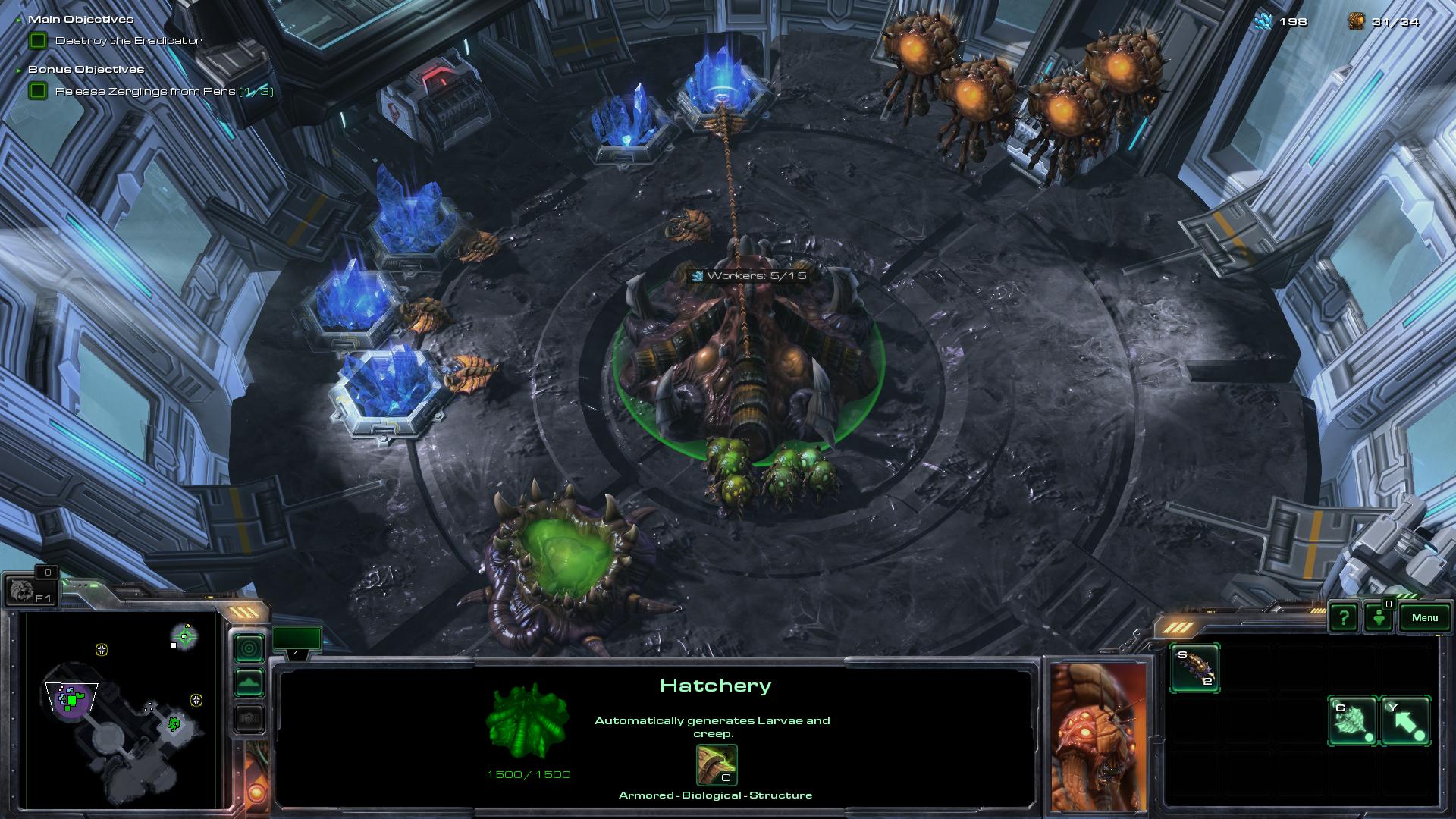
Task: Select control group 1 tab
Action: click(297, 643)
